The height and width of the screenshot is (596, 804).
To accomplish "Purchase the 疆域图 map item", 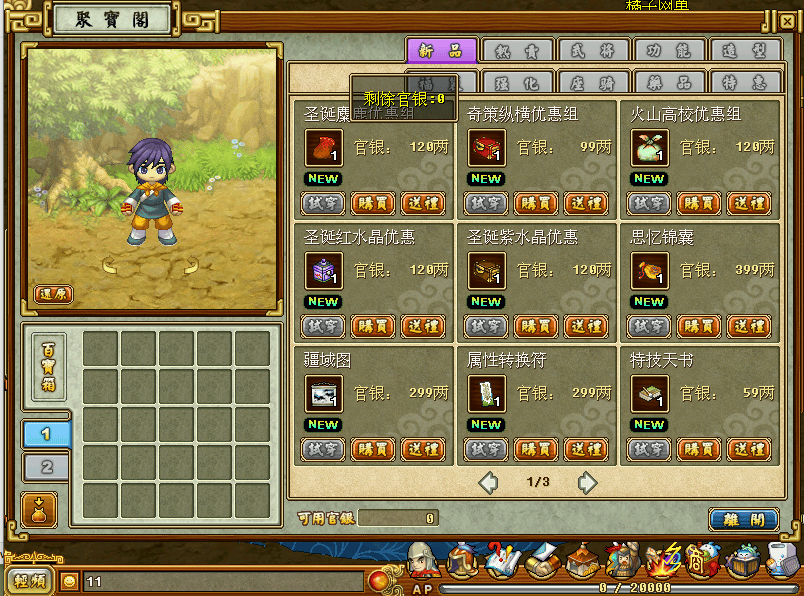I will (373, 449).
